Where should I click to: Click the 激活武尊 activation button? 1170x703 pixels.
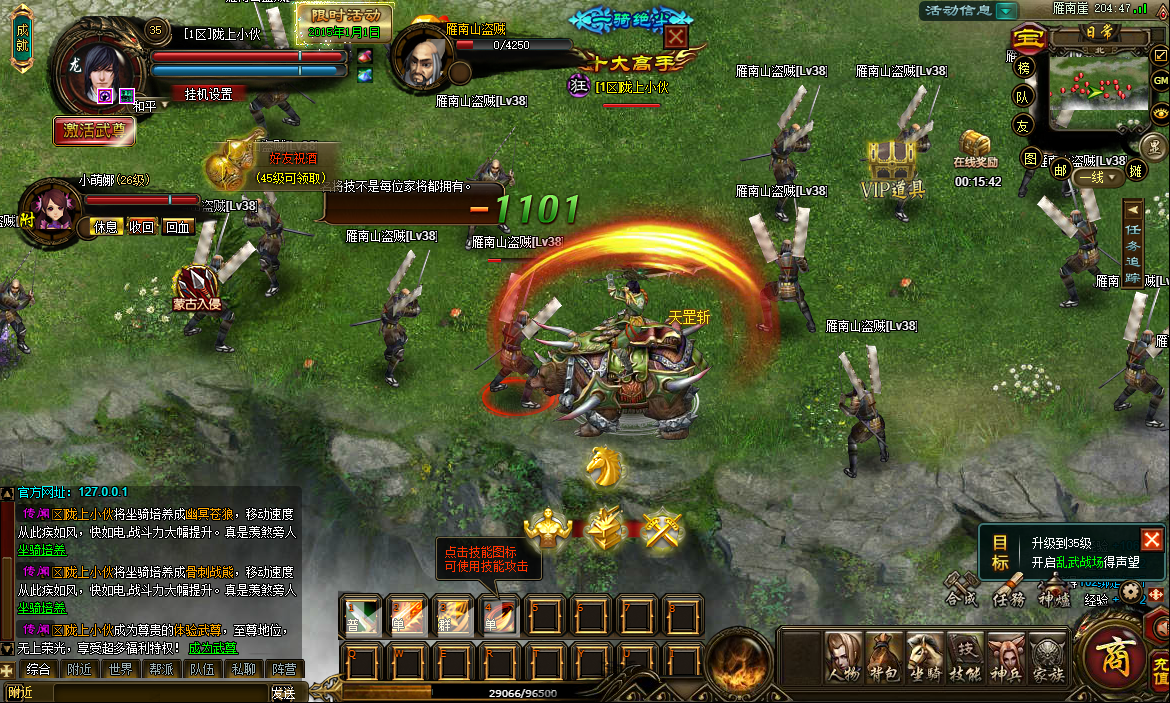click(94, 130)
